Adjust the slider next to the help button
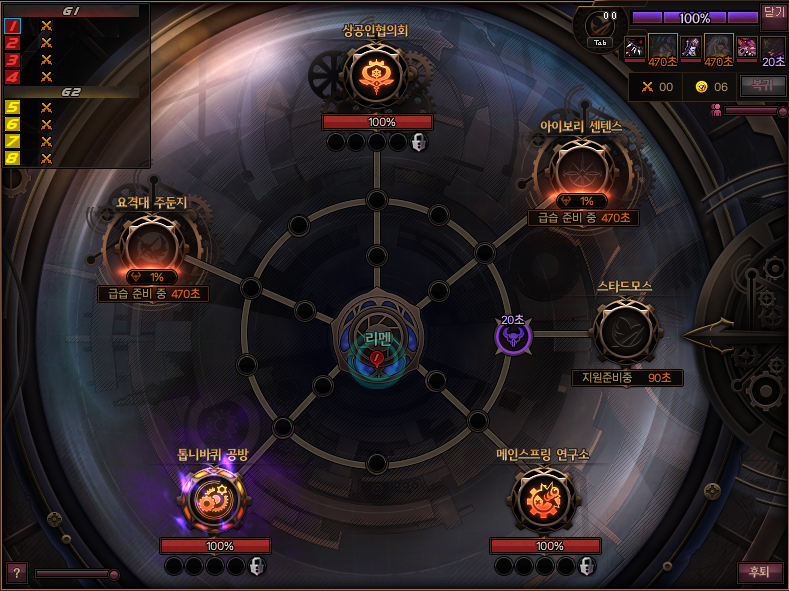Screen dimensions: 789x591 coord(77,574)
